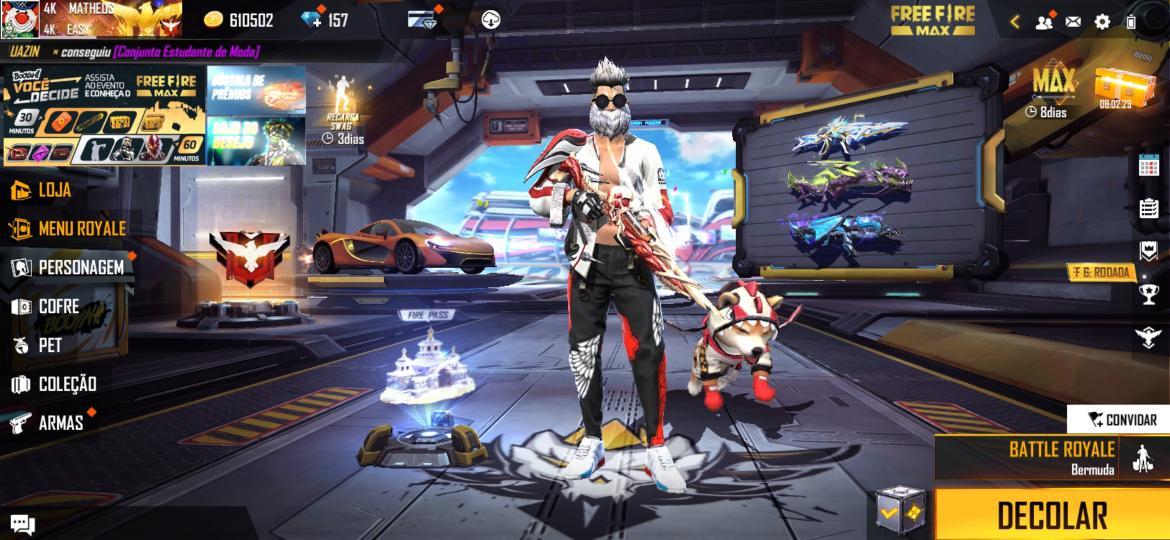Open the settings gear icon
The image size is (1170, 540).
click(1102, 21)
